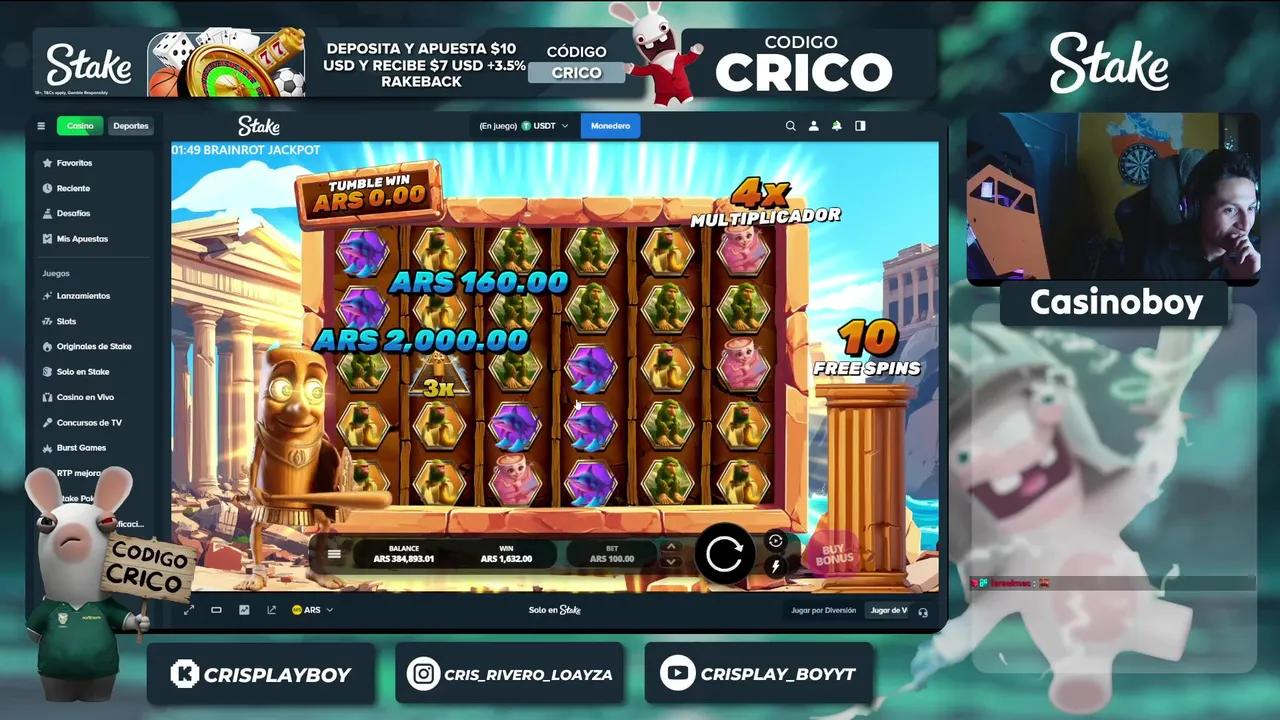
Task: Collapse the left sidebar with hamburger icon
Action: pyautogui.click(x=41, y=126)
